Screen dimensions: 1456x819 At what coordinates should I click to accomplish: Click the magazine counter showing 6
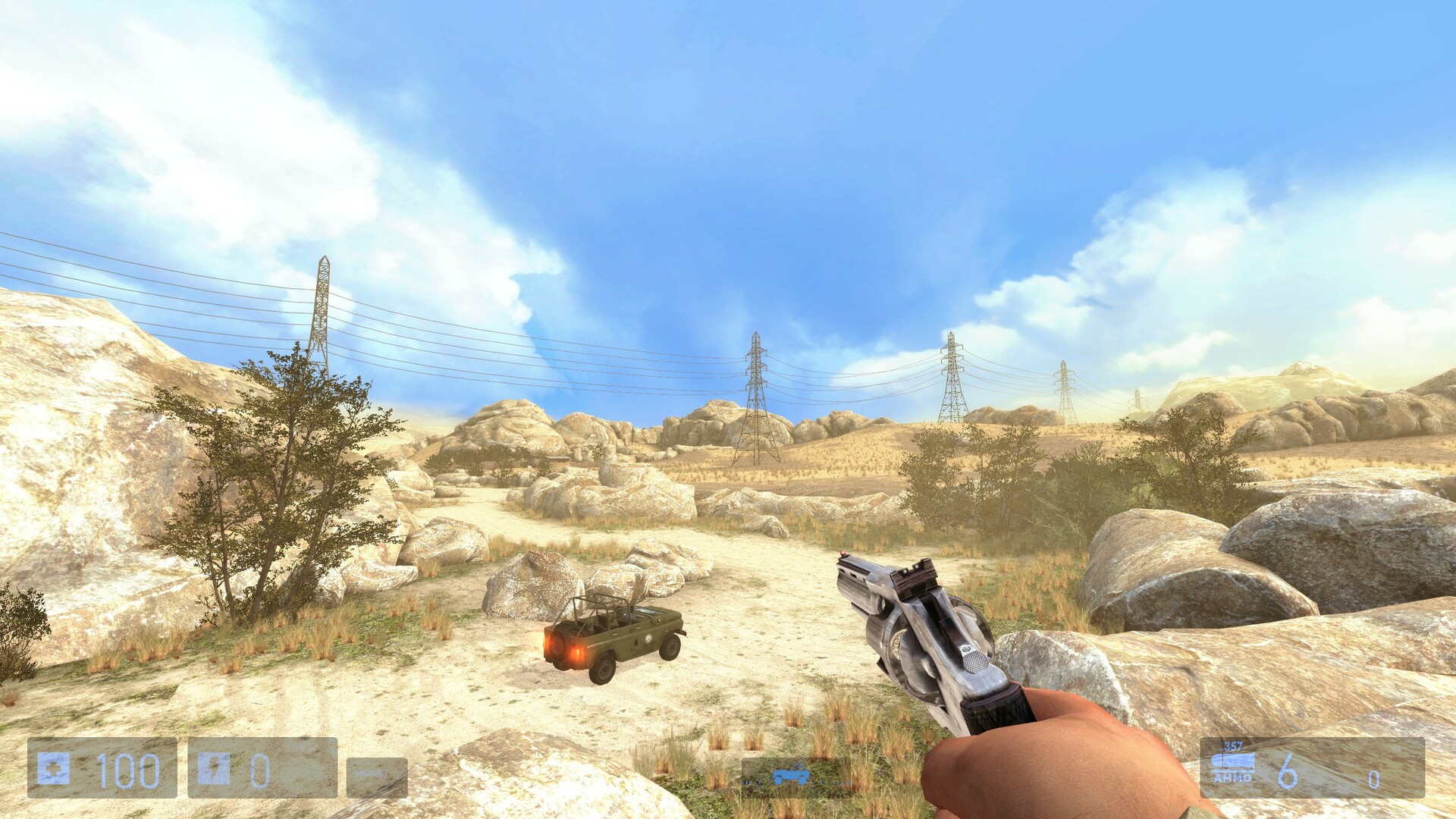click(1288, 771)
